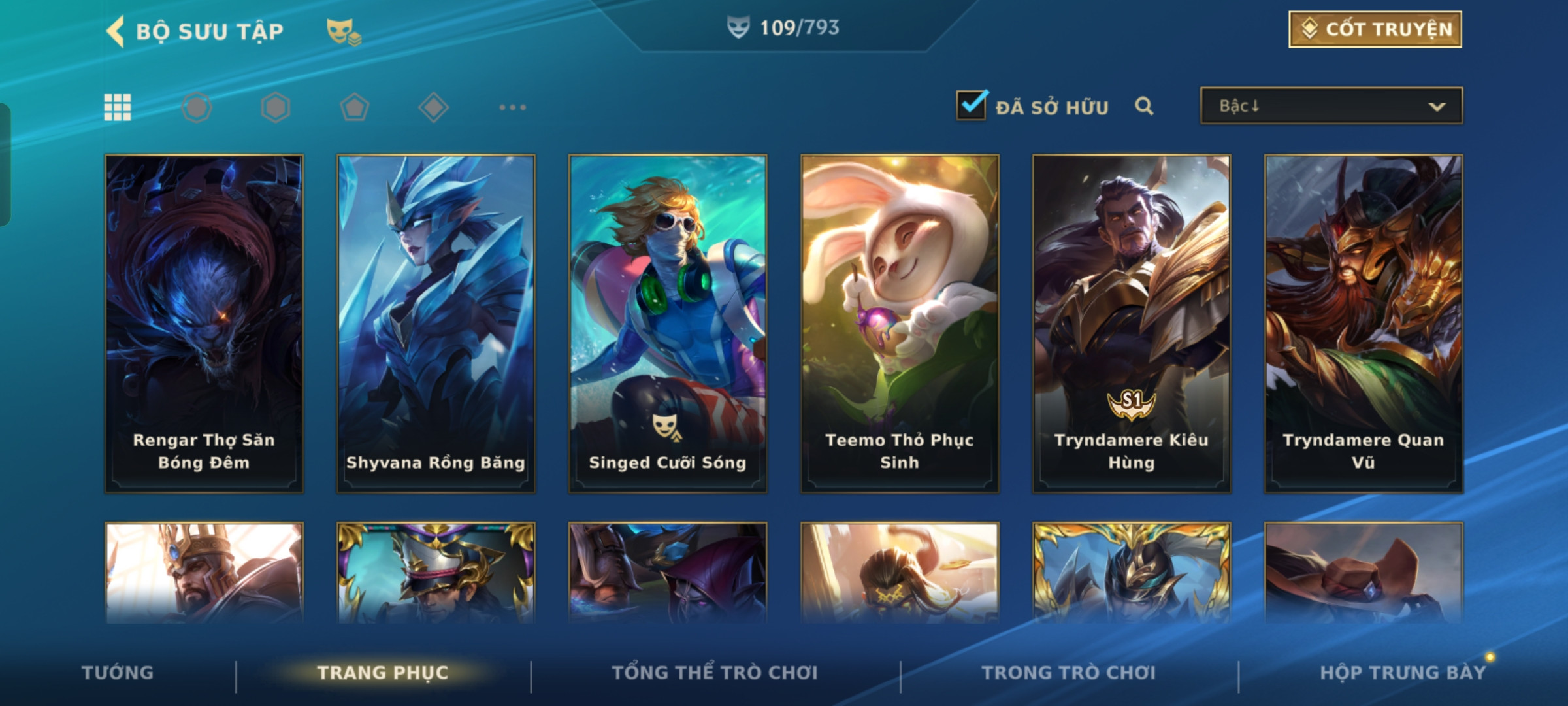Switch to the Tướng tab

tap(118, 673)
